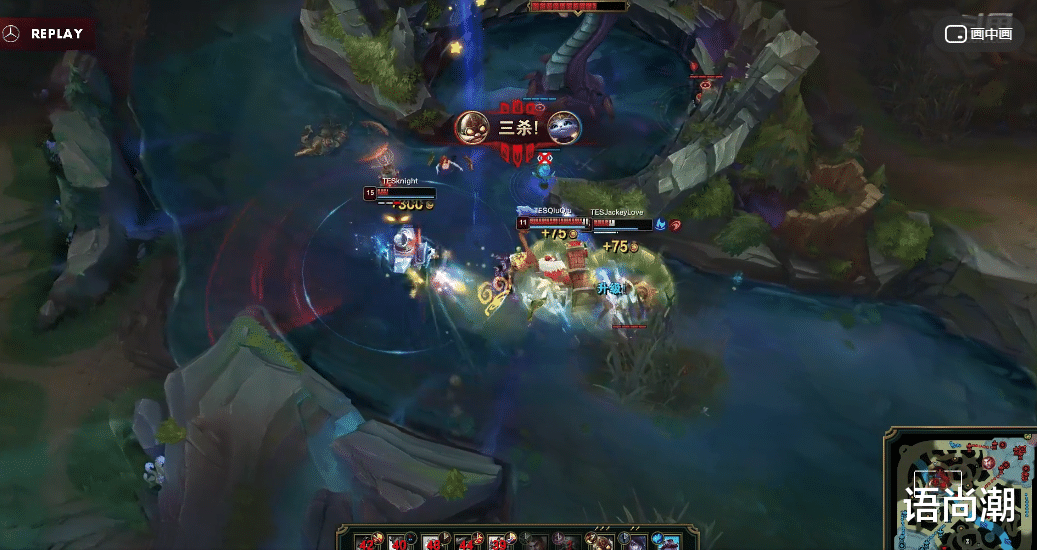Select the champion portrait showing respawn timer 48
This screenshot has width=1037, height=550.
click(x=433, y=541)
